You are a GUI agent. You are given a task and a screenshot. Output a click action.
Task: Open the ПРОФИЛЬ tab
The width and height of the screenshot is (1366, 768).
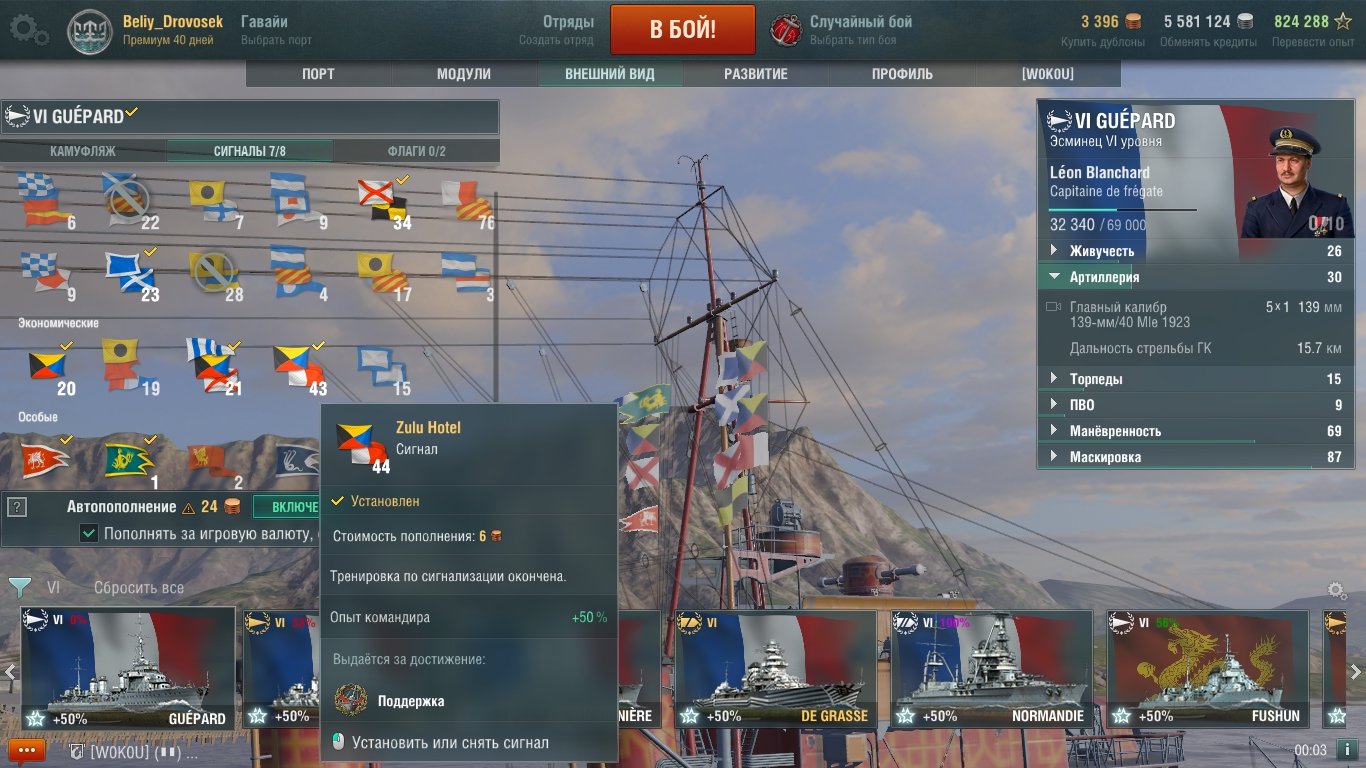[x=902, y=74]
